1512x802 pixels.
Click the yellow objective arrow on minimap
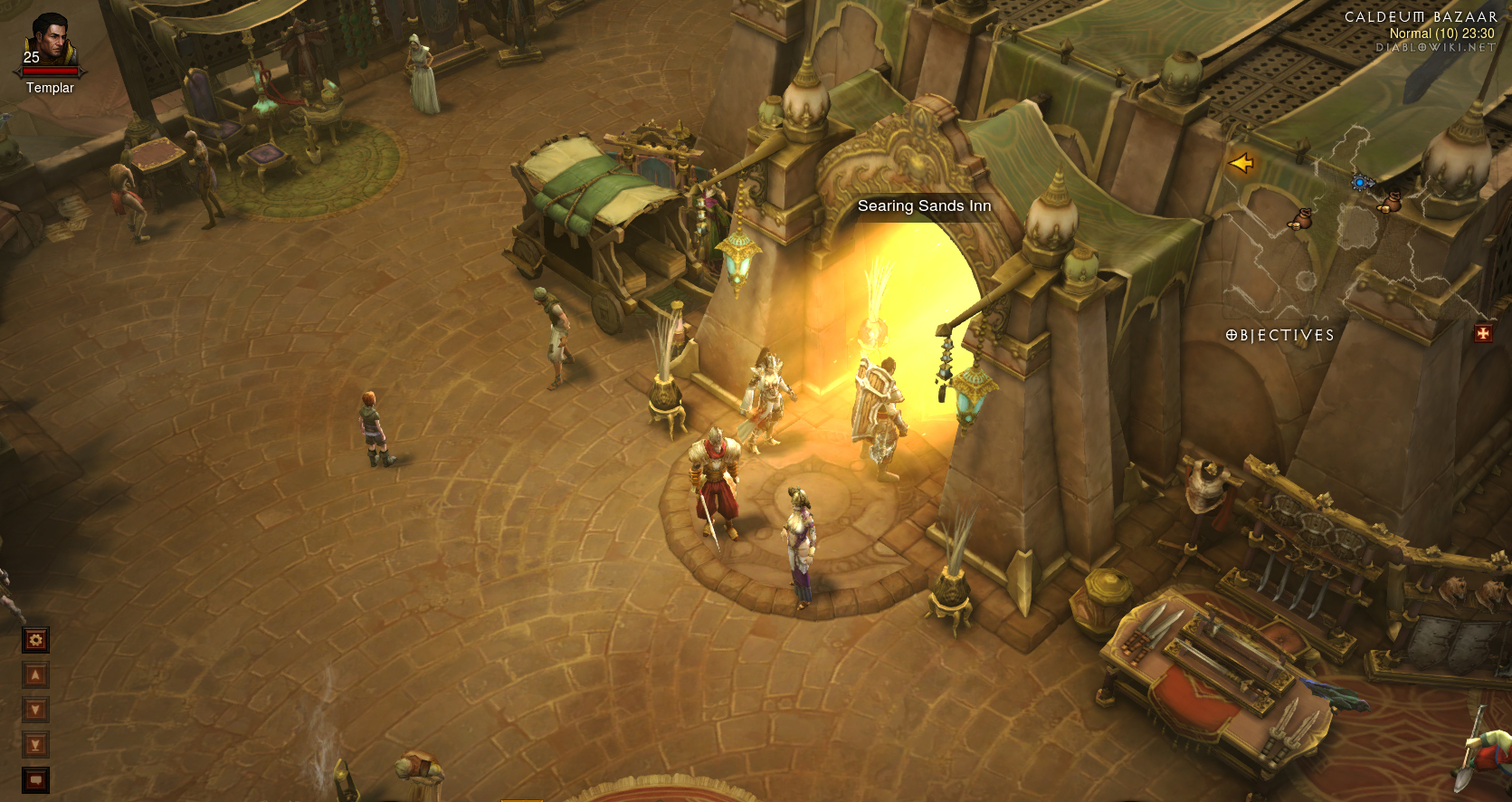pos(1241,163)
